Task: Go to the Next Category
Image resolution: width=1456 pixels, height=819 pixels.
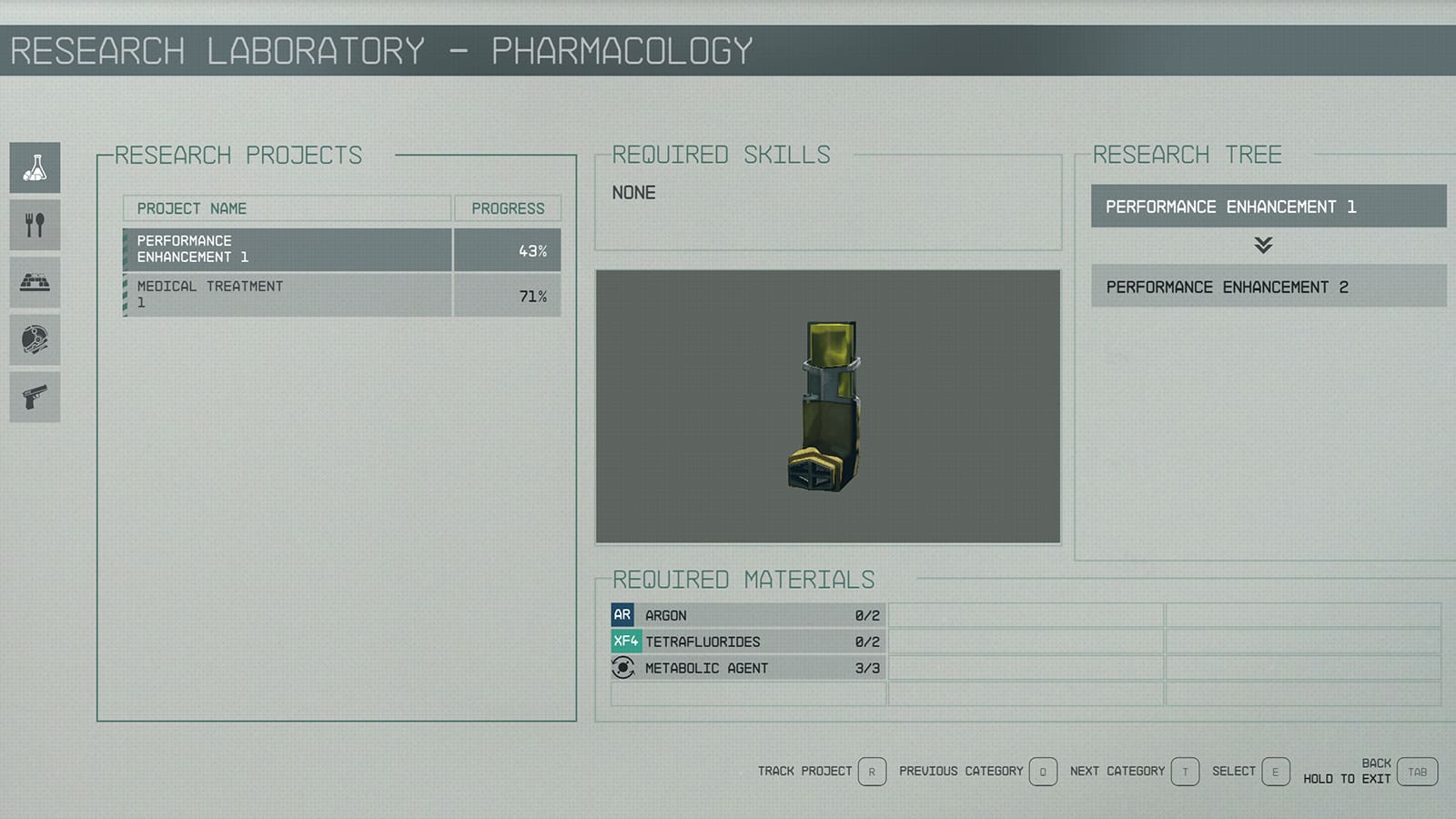Action: 1184,772
